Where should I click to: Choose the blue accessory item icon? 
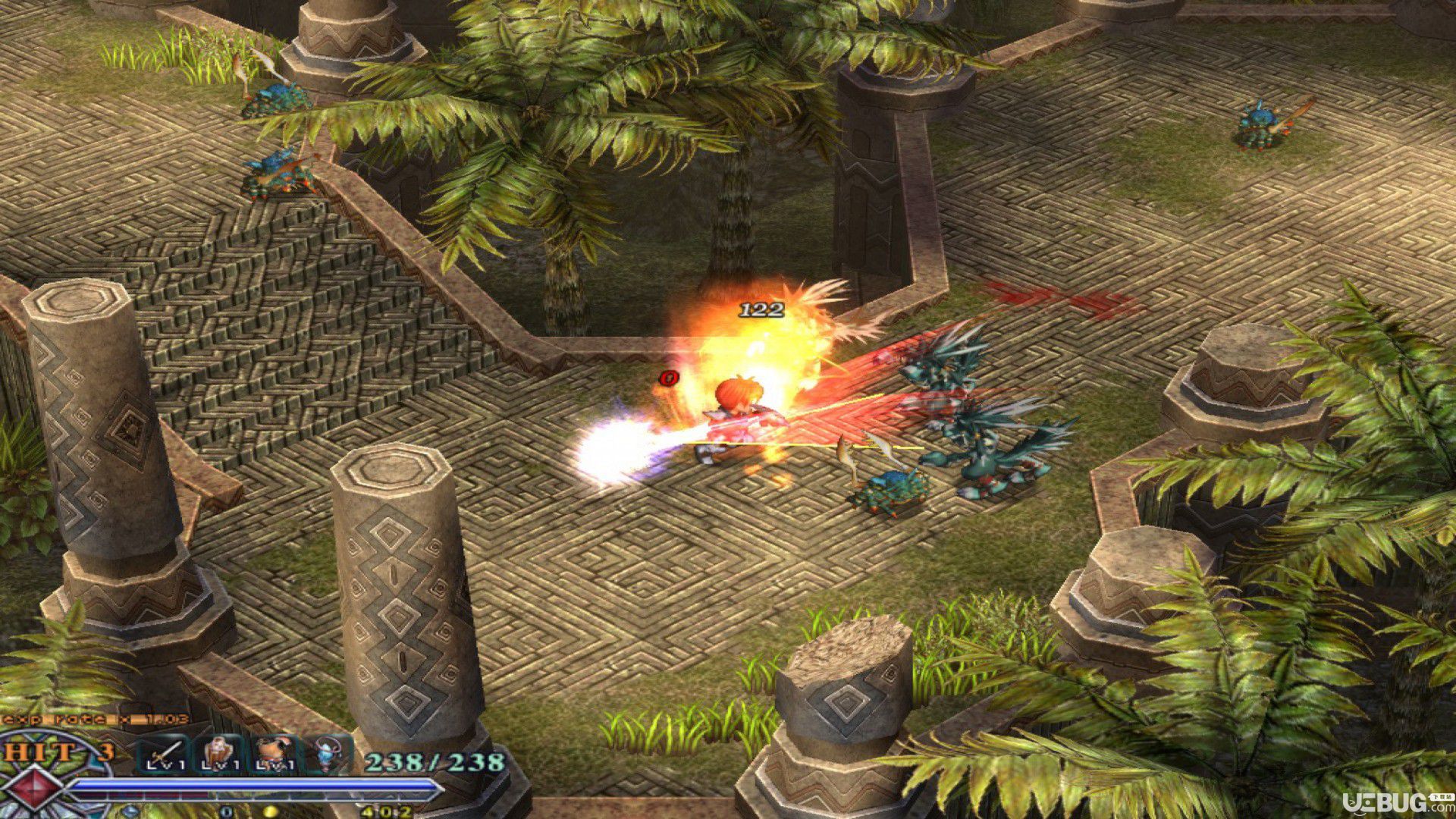[328, 755]
